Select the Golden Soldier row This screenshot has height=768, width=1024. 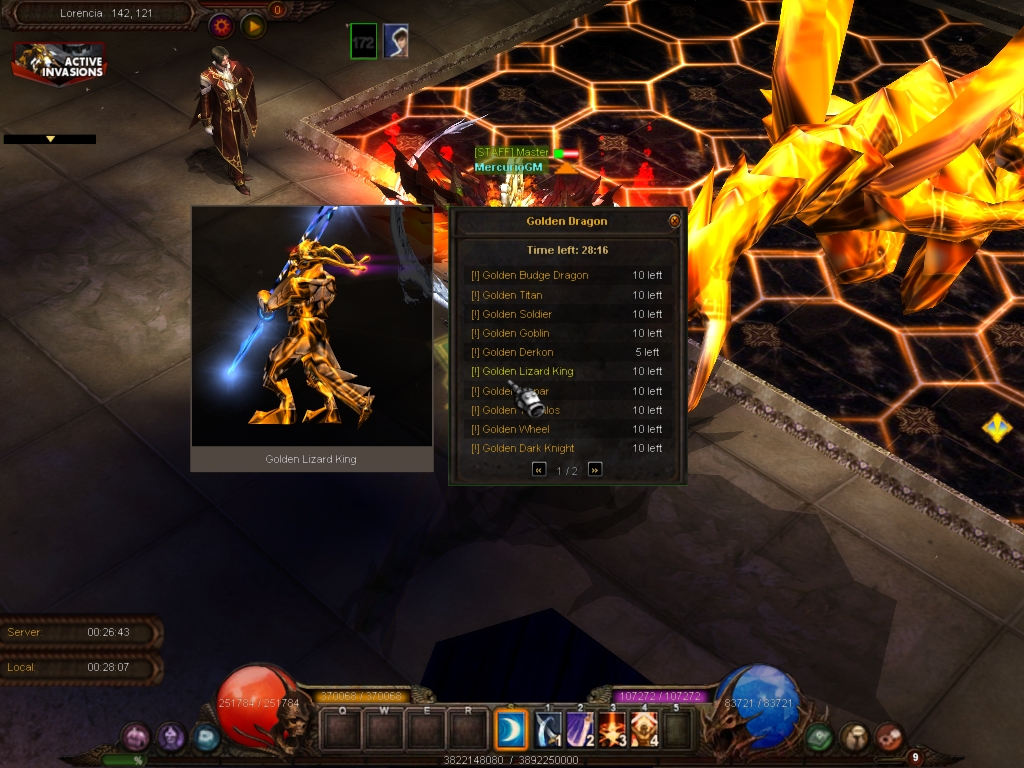[516, 314]
